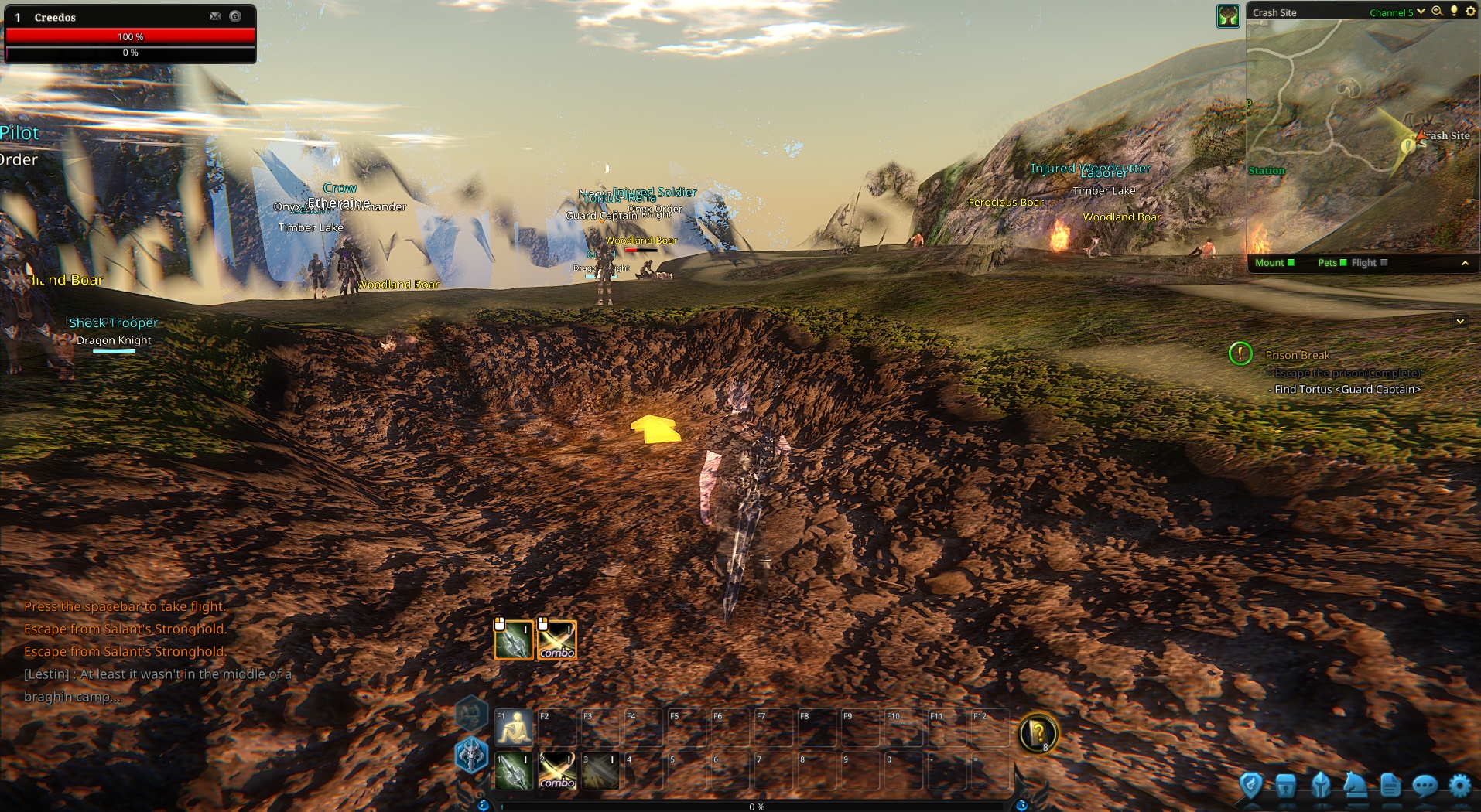This screenshot has width=1481, height=812.
Task: Activate the combo skill in slot 2
Action: [x=557, y=769]
